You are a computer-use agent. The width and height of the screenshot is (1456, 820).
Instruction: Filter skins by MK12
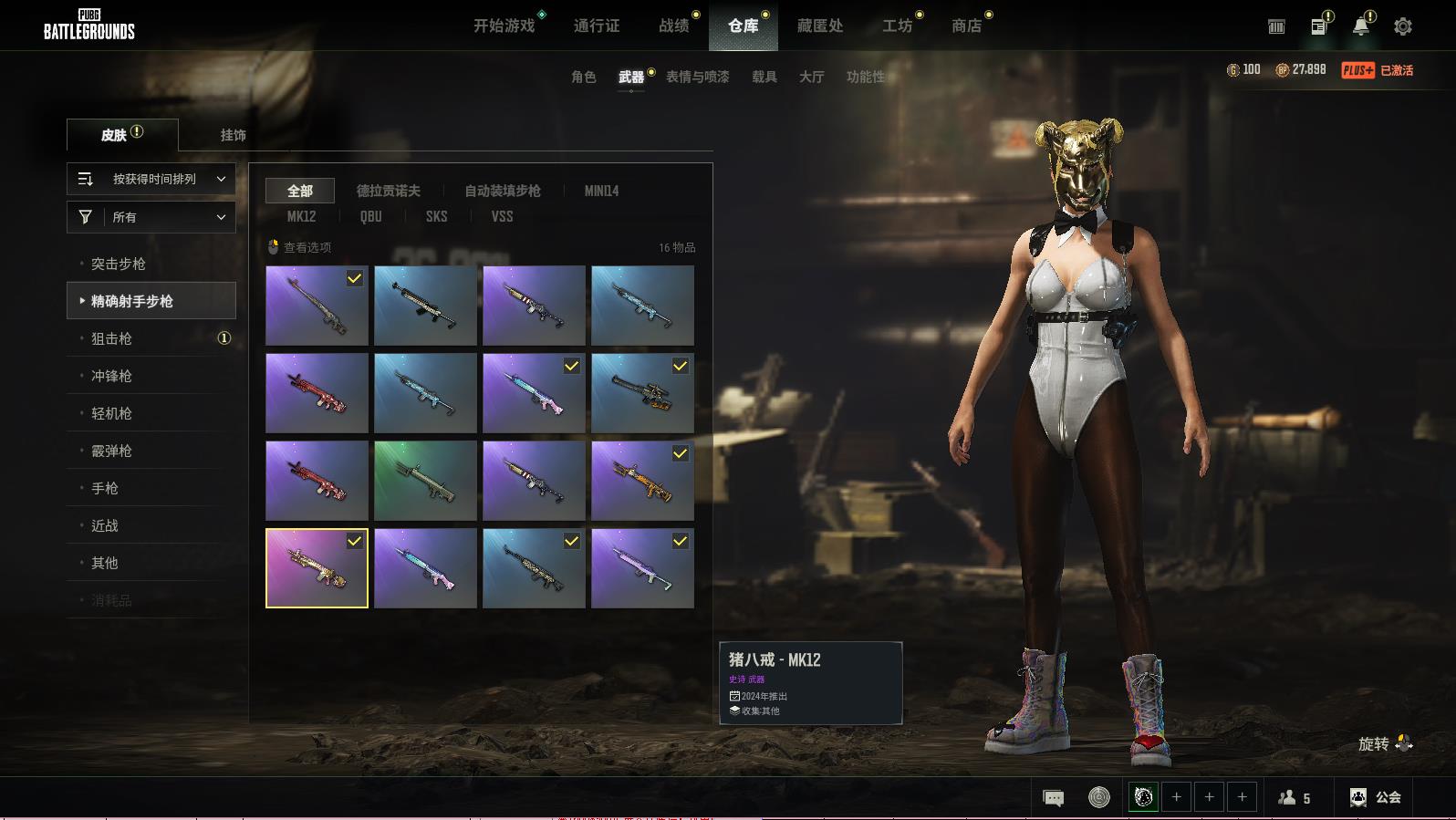tap(301, 216)
